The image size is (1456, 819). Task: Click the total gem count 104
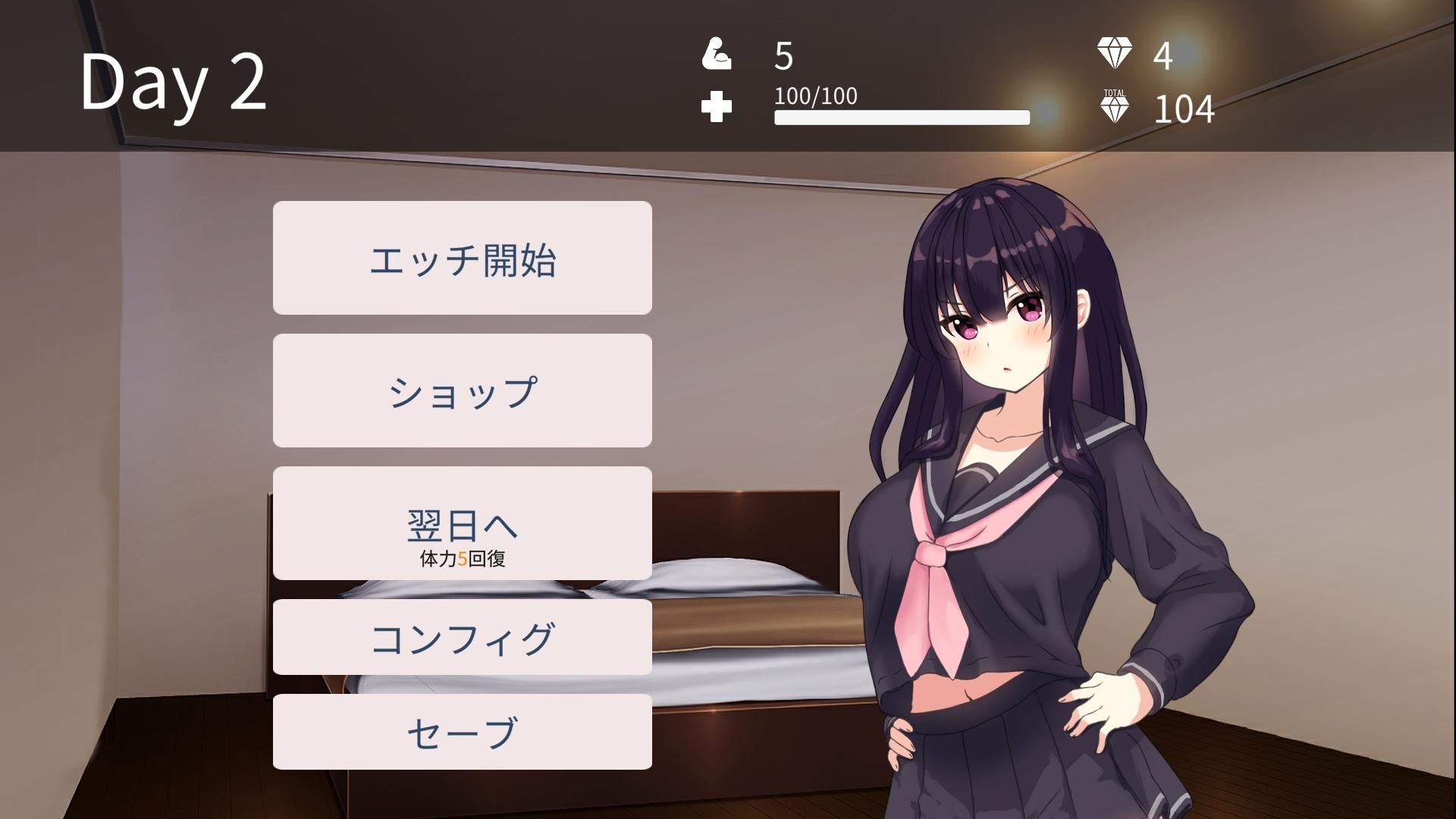1183,110
